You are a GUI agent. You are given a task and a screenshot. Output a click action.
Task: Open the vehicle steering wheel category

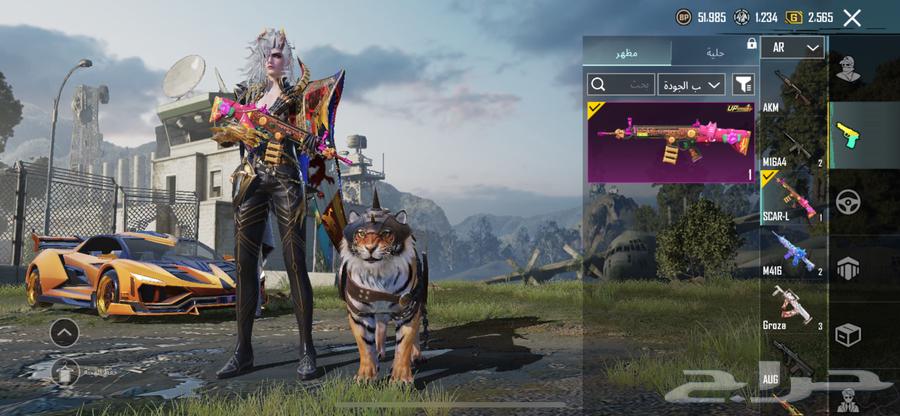click(x=847, y=201)
